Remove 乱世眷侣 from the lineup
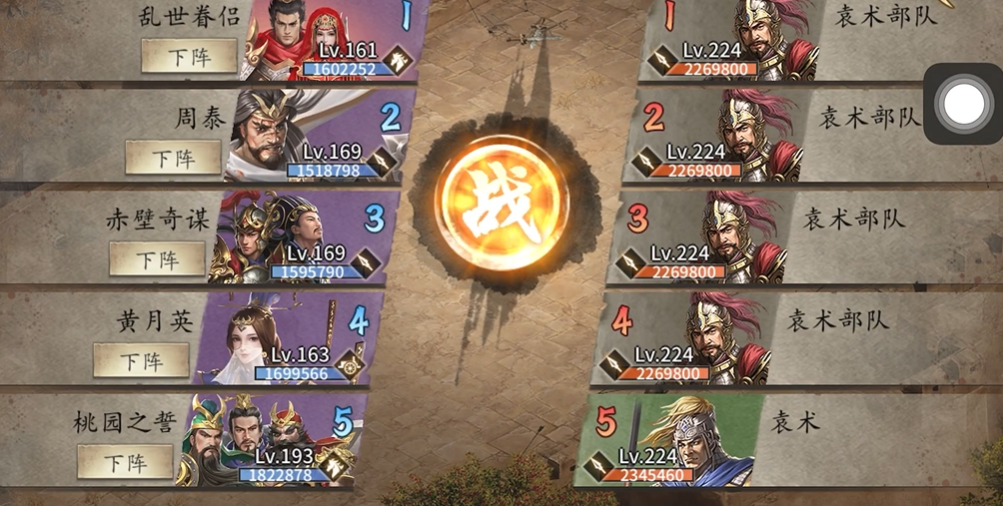The image size is (1003, 506). pyautogui.click(x=188, y=56)
